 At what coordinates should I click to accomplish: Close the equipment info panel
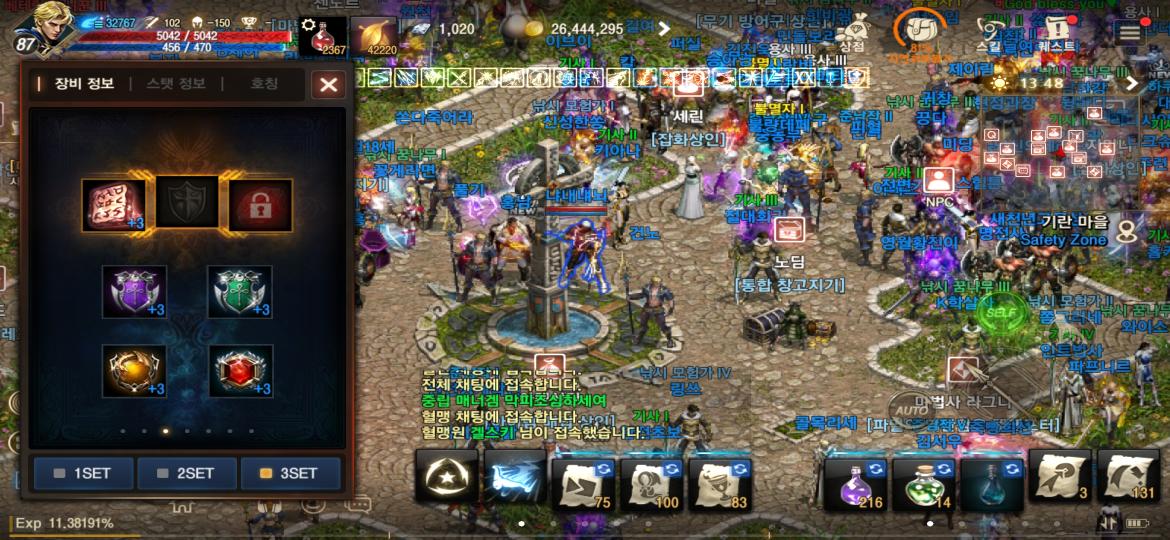click(328, 85)
